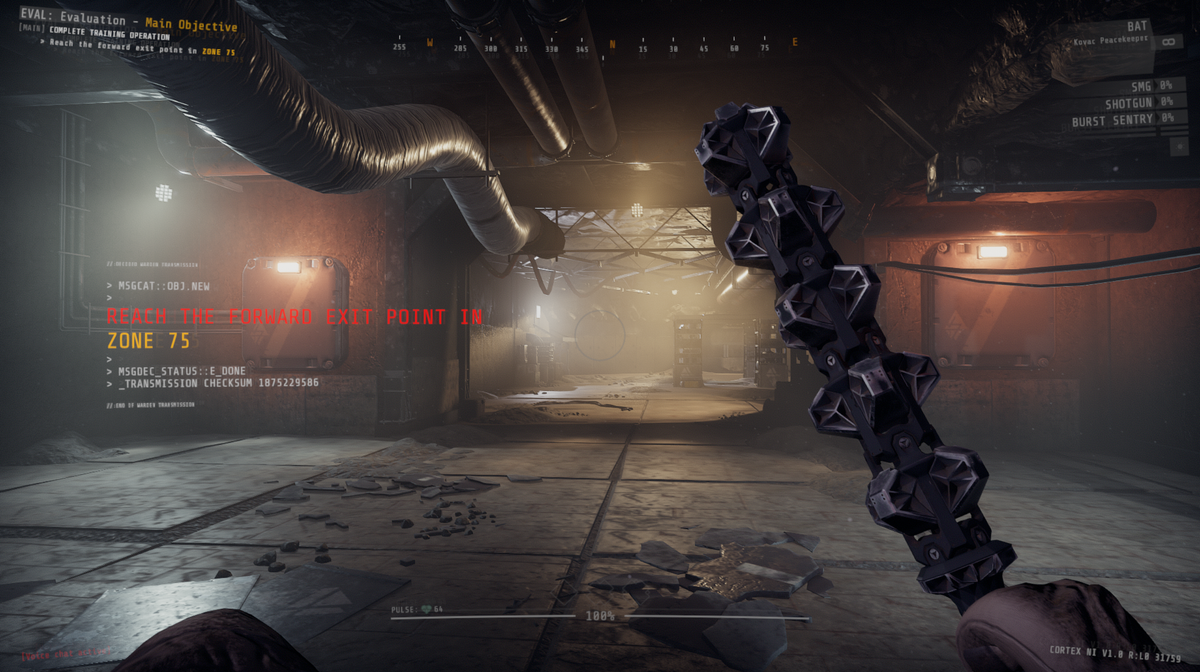1200x672 pixels.
Task: Click the flashlight icon below the weapon list
Action: [1177, 145]
